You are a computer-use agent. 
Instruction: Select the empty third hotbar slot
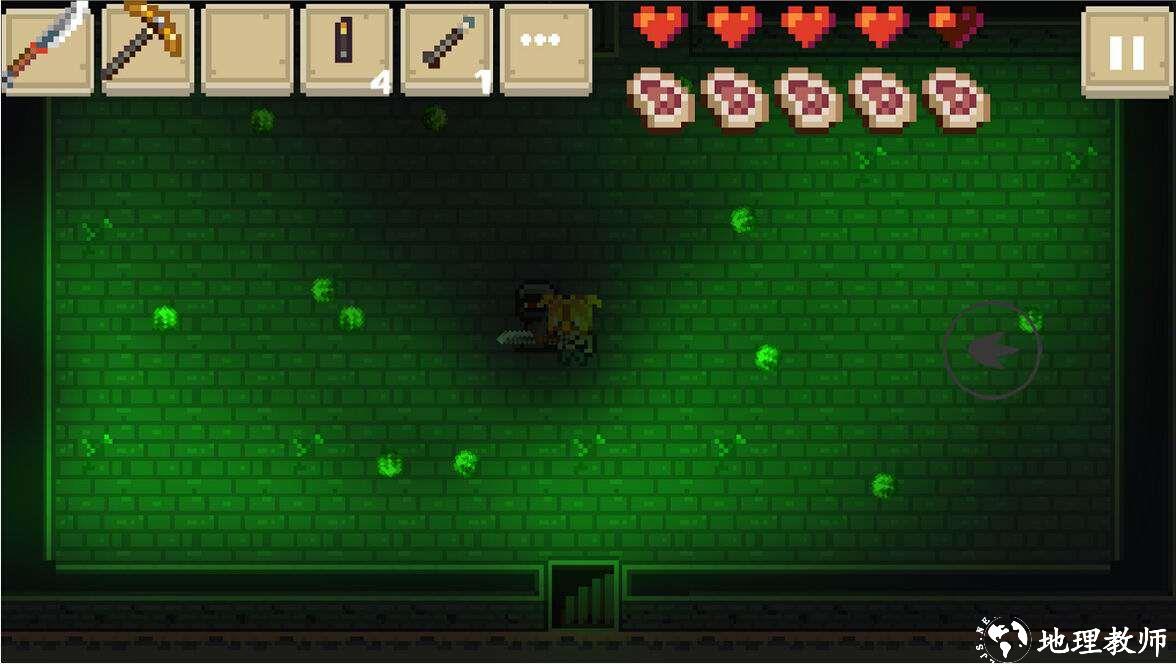[x=247, y=48]
